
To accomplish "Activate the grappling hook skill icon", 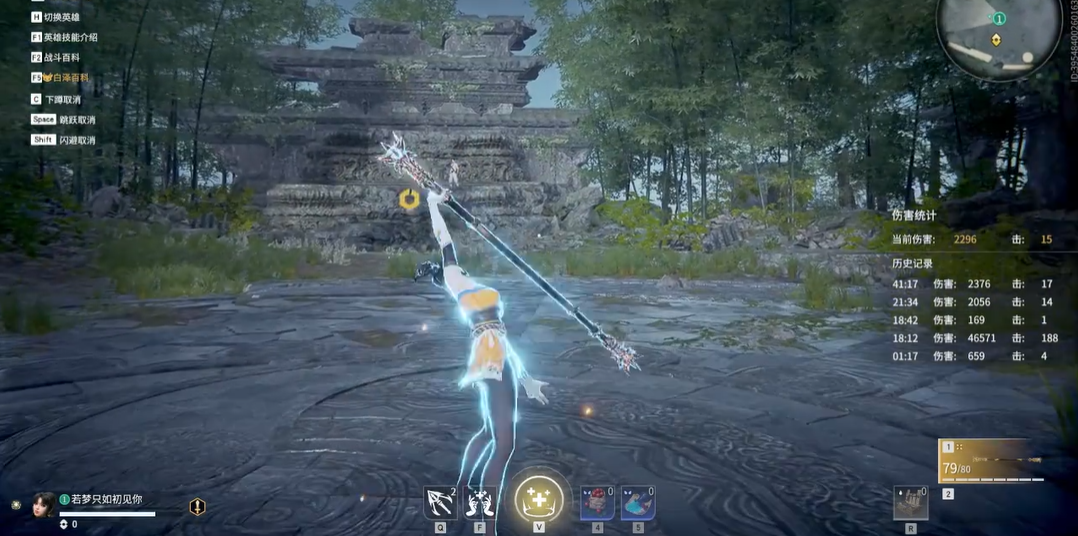I will click(440, 502).
